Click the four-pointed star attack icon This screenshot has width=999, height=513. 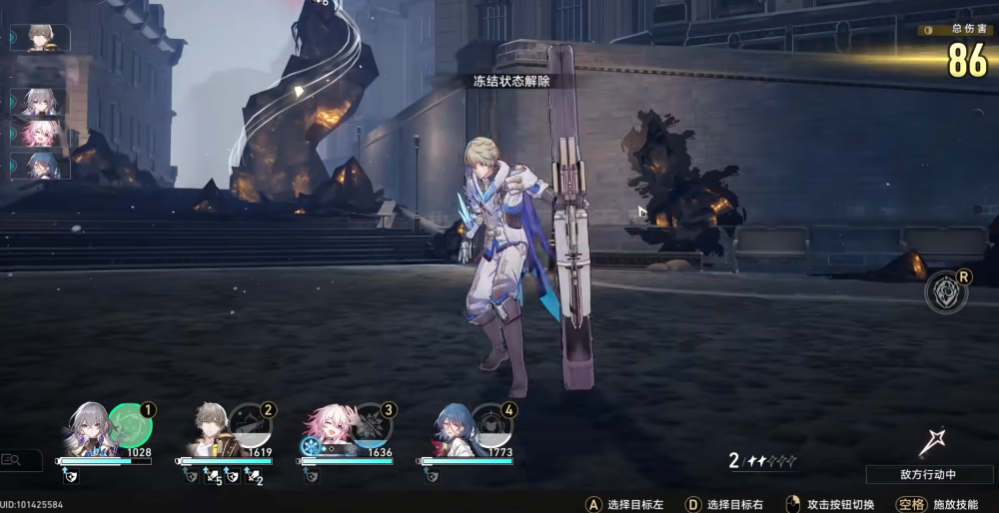click(x=934, y=441)
